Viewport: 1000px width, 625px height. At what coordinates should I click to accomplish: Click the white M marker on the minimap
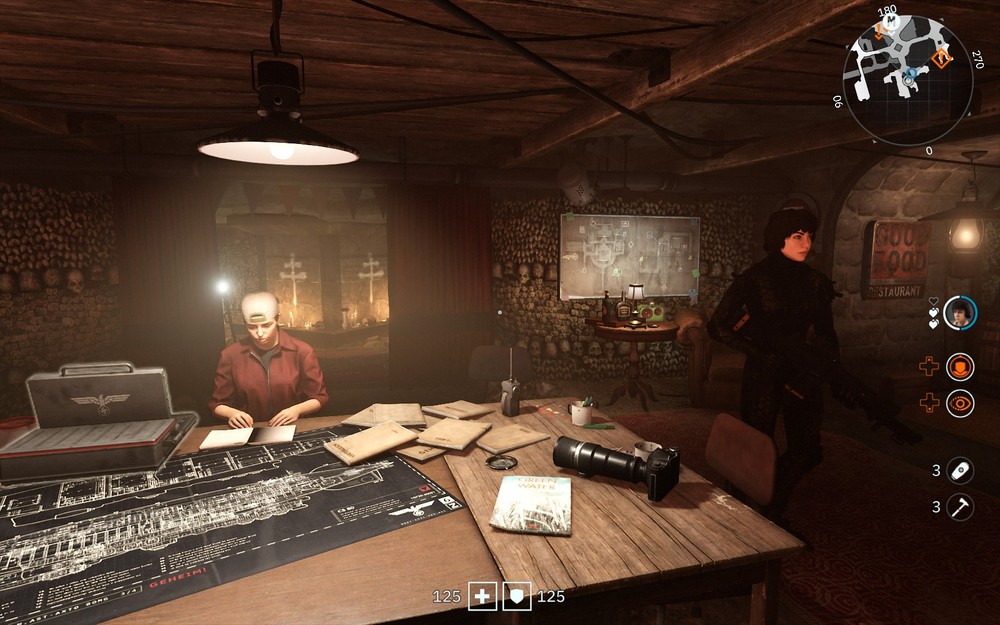[892, 20]
